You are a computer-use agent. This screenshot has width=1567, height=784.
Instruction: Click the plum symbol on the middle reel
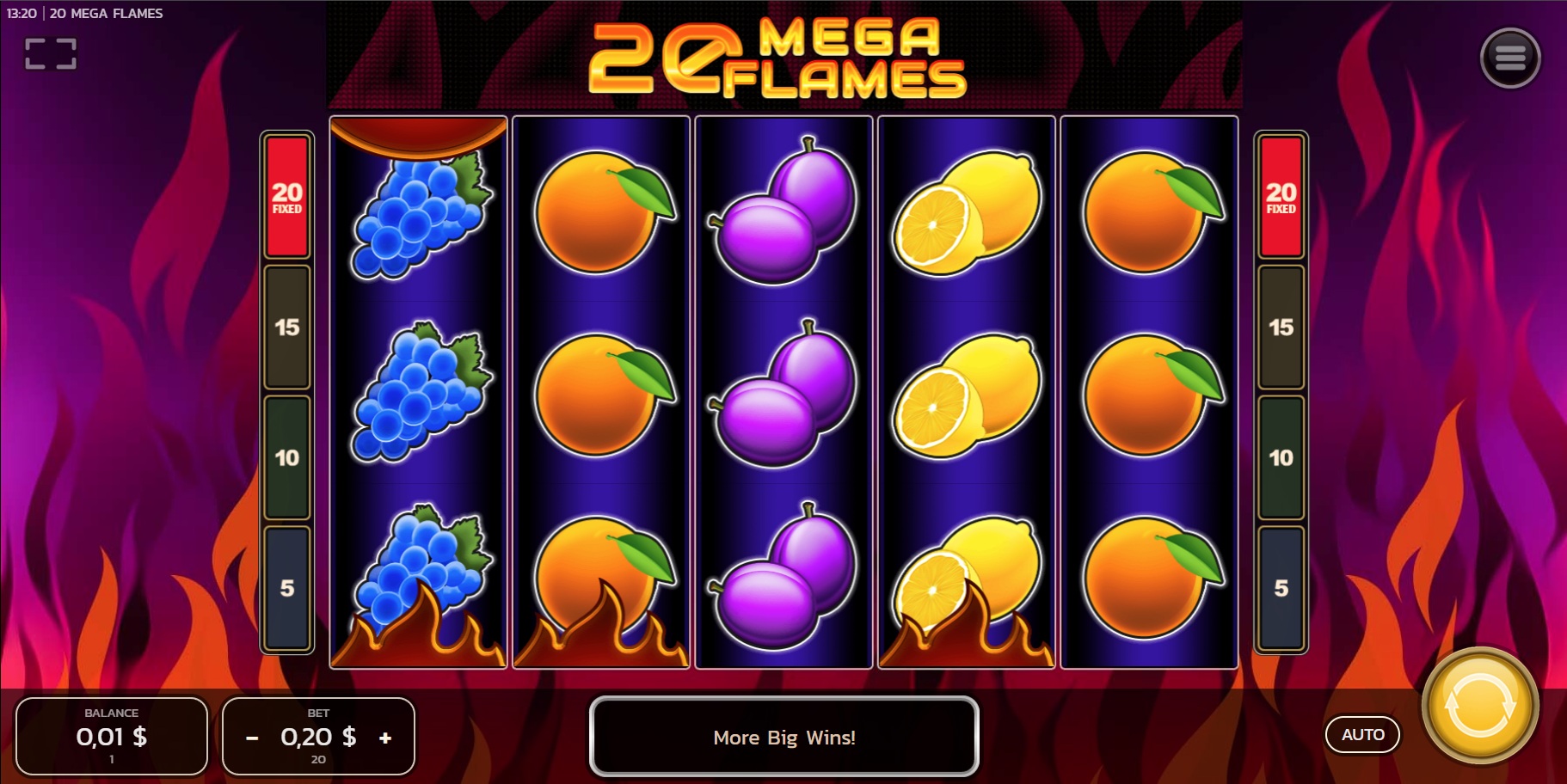point(782,395)
